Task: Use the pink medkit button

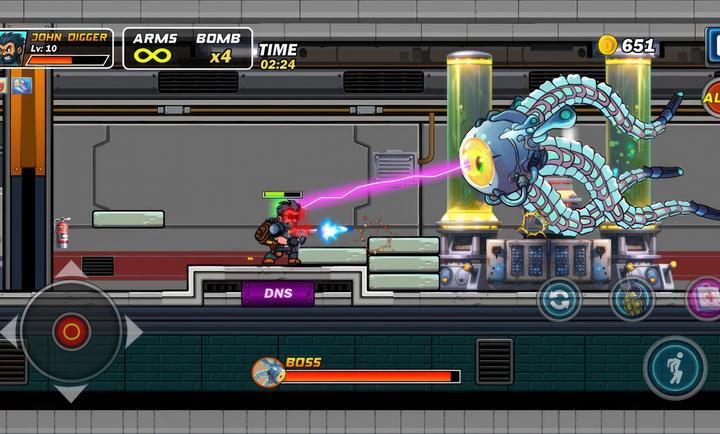Action: 704,298
